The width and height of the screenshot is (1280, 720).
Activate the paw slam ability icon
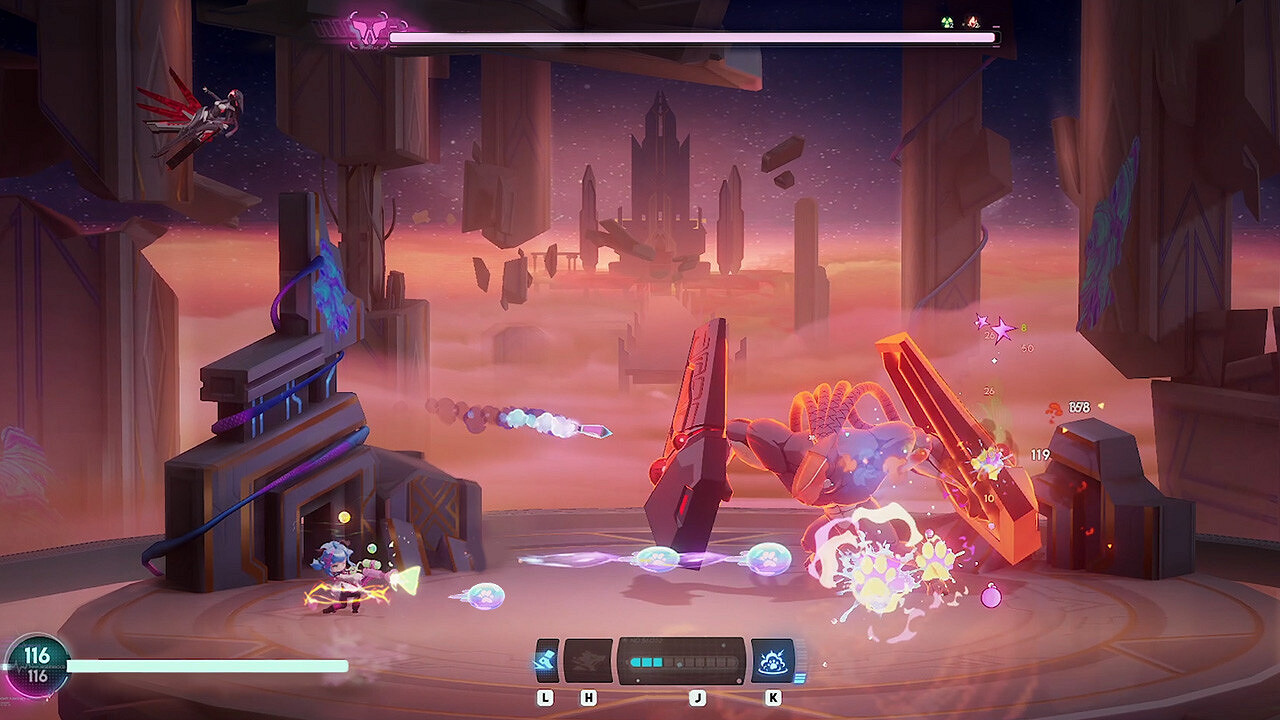(x=772, y=663)
